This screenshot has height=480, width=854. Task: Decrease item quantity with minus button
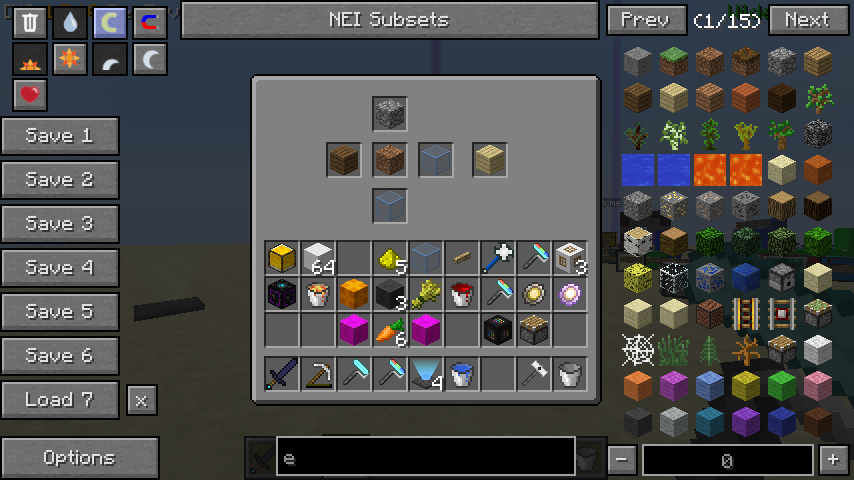(x=622, y=460)
